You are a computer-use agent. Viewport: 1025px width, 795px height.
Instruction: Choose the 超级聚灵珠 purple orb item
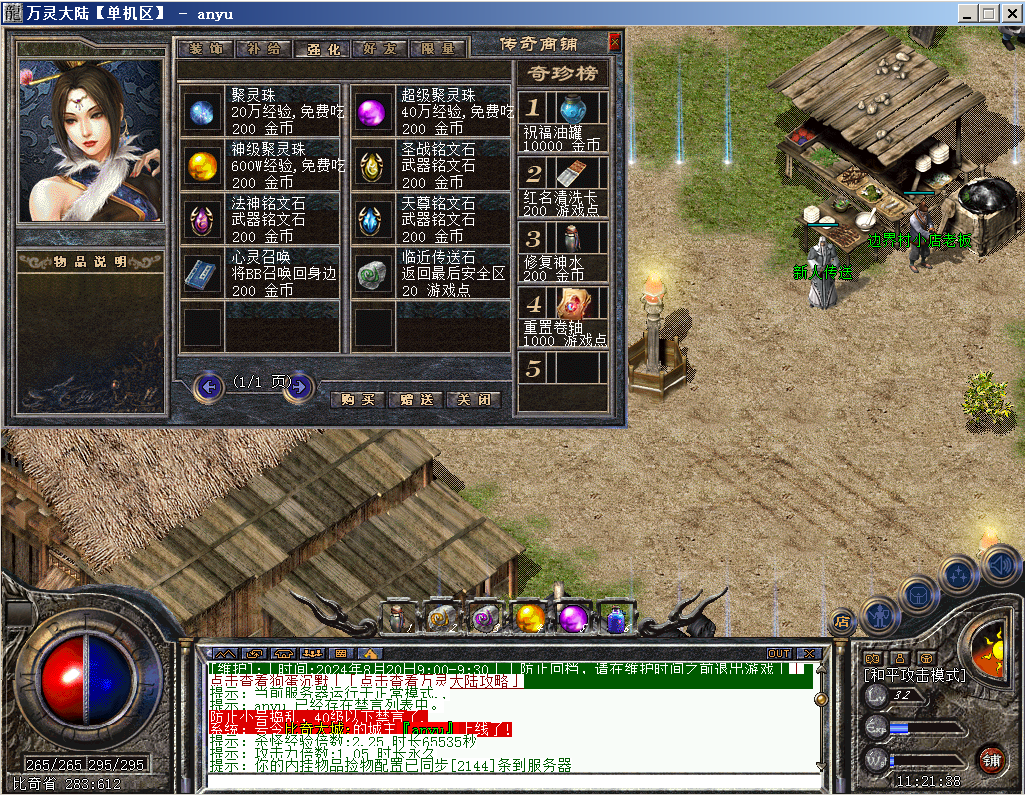coord(374,110)
